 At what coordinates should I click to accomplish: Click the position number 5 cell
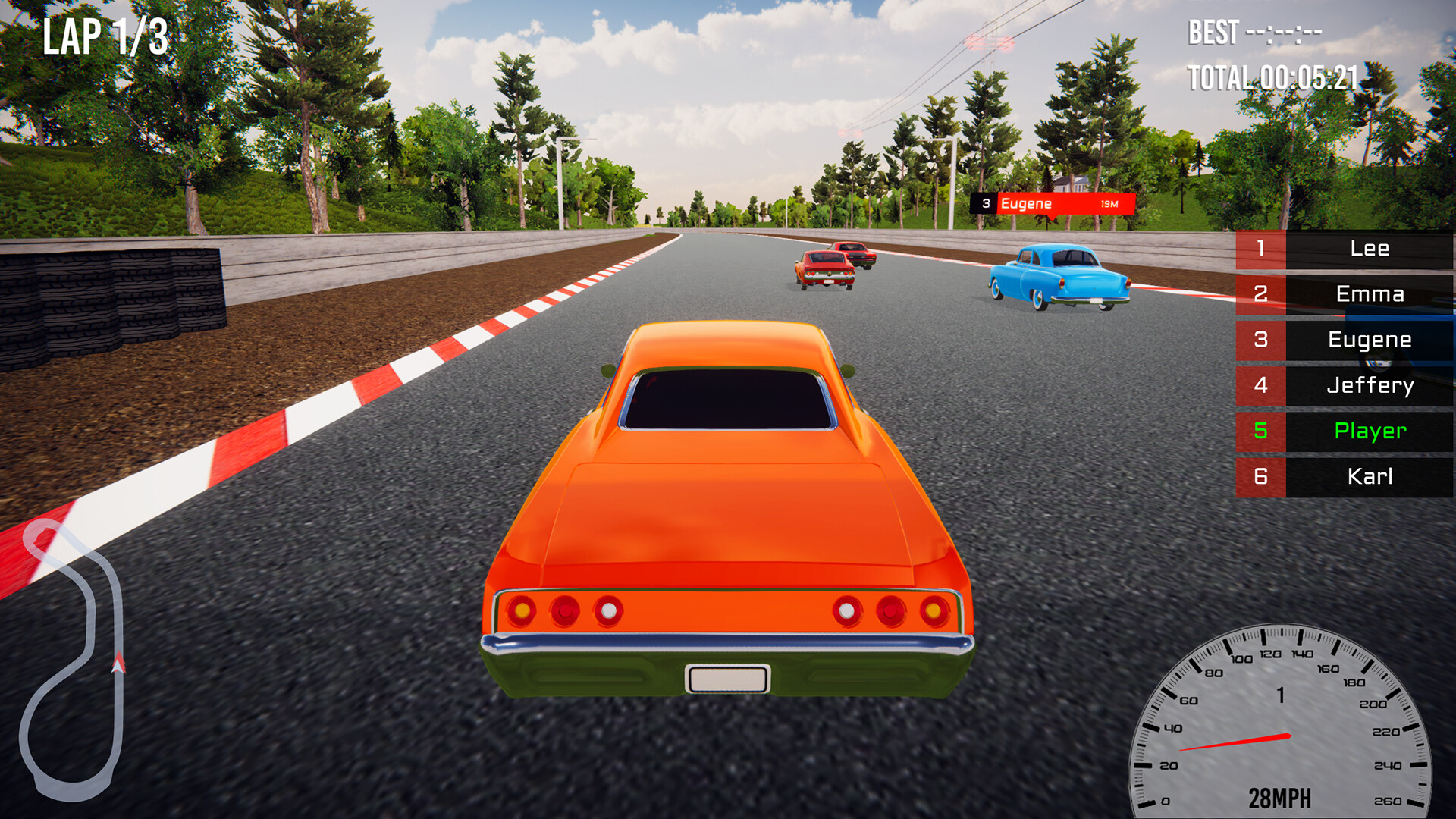[1260, 431]
